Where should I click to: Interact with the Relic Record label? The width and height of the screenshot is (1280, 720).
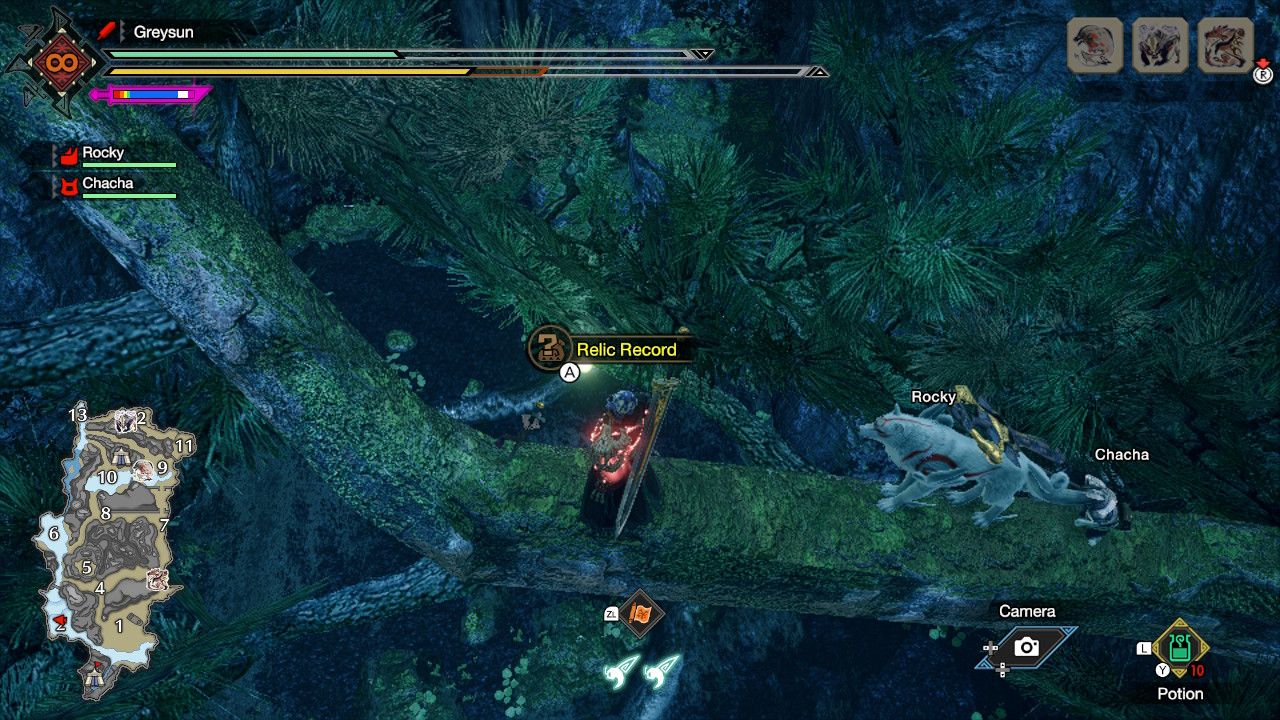pos(625,350)
